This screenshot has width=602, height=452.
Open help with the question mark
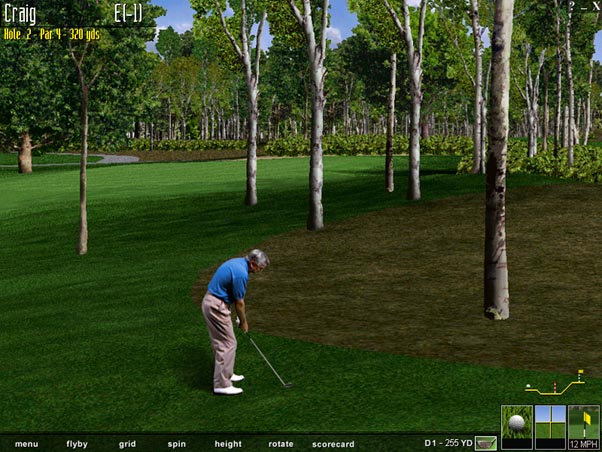click(x=572, y=6)
